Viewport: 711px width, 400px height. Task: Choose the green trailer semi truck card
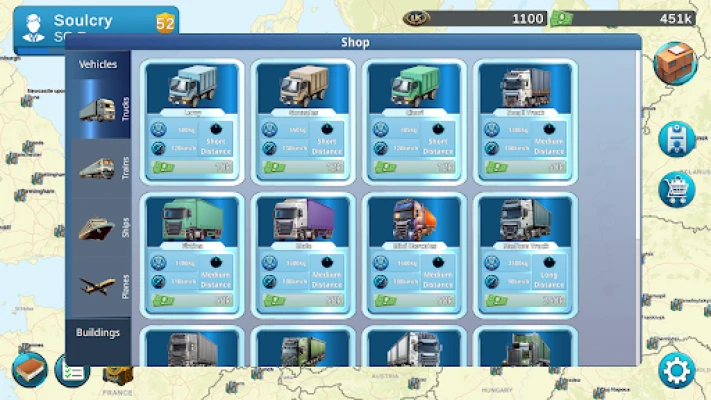click(193, 252)
